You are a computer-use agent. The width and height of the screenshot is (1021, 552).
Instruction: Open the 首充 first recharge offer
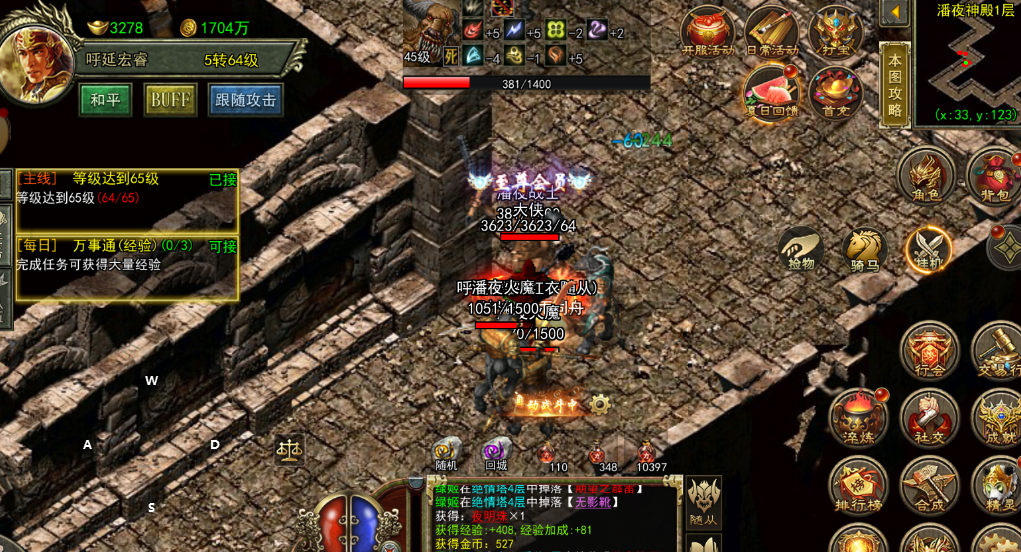pyautogui.click(x=836, y=92)
